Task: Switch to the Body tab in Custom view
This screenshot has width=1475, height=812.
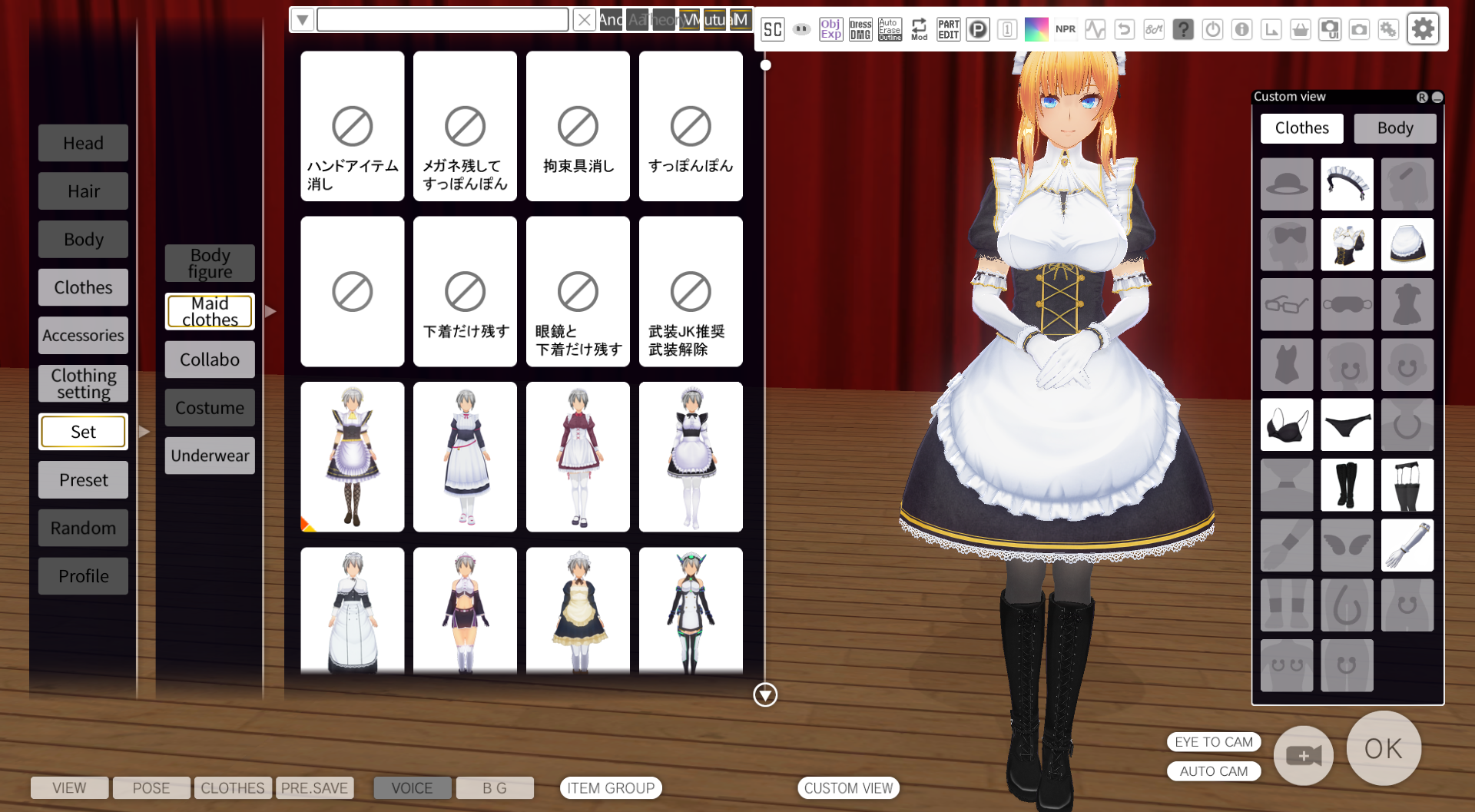Action: pyautogui.click(x=1394, y=128)
